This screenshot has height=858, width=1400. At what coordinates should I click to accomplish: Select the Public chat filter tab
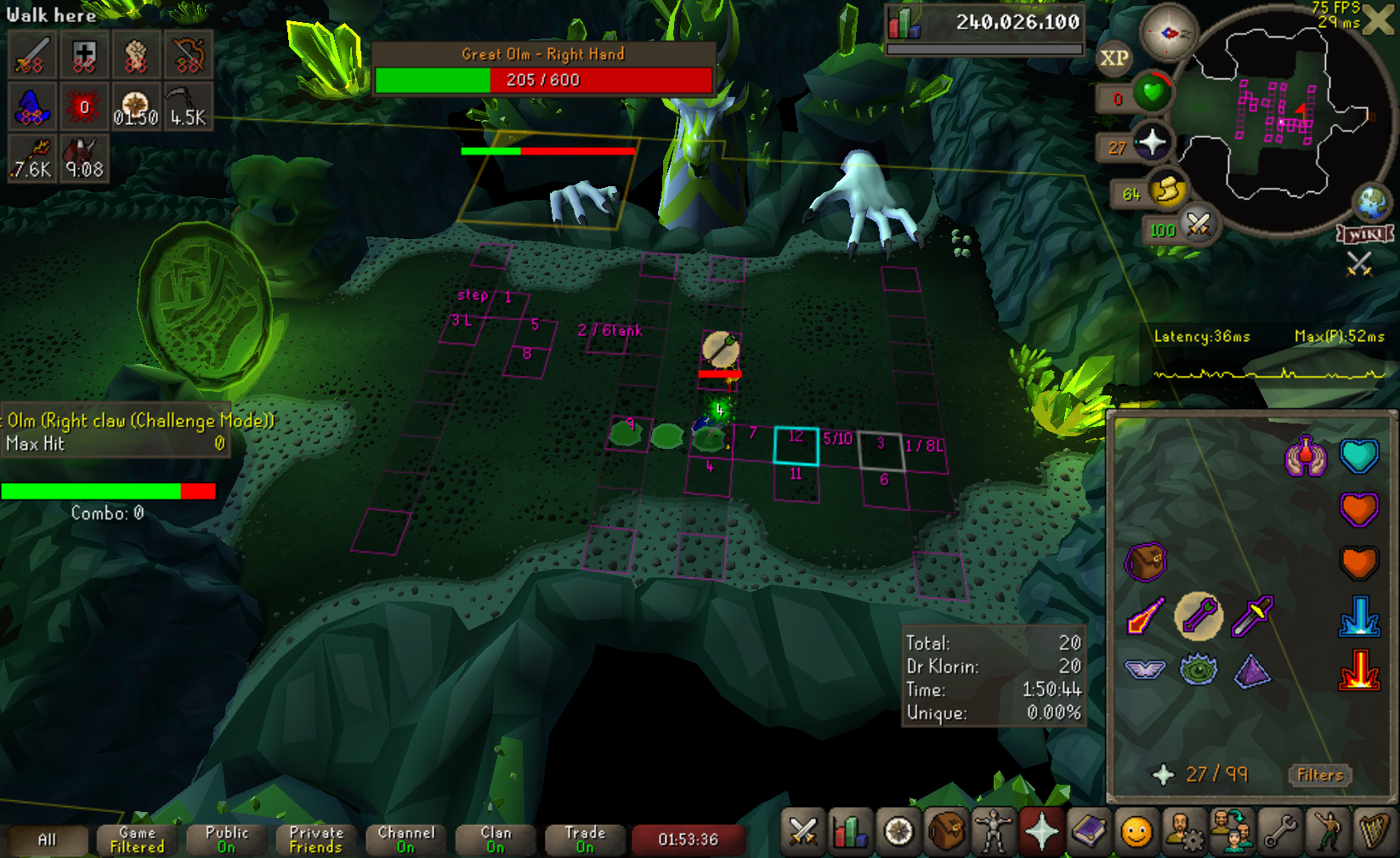(x=226, y=839)
